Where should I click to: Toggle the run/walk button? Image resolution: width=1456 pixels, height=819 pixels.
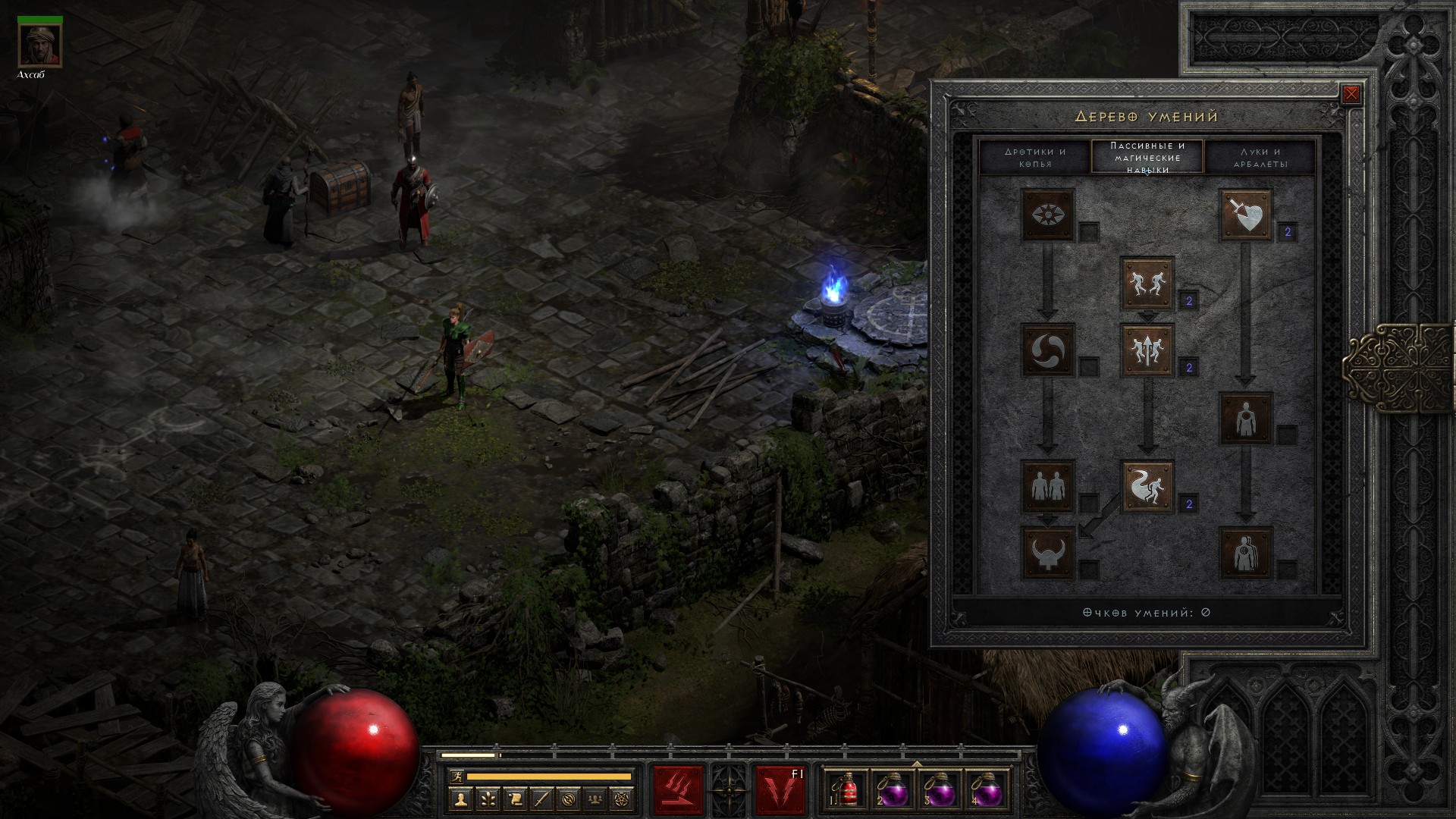coord(454,776)
